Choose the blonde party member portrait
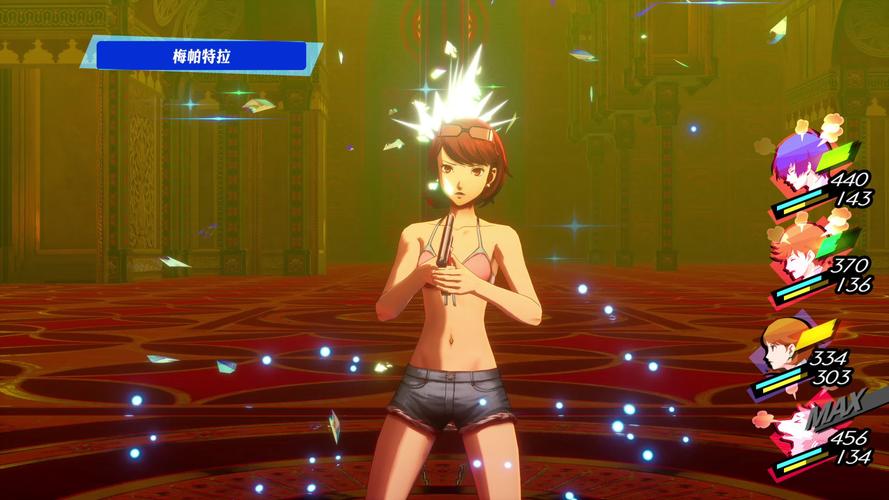The width and height of the screenshot is (889, 500). (x=783, y=342)
